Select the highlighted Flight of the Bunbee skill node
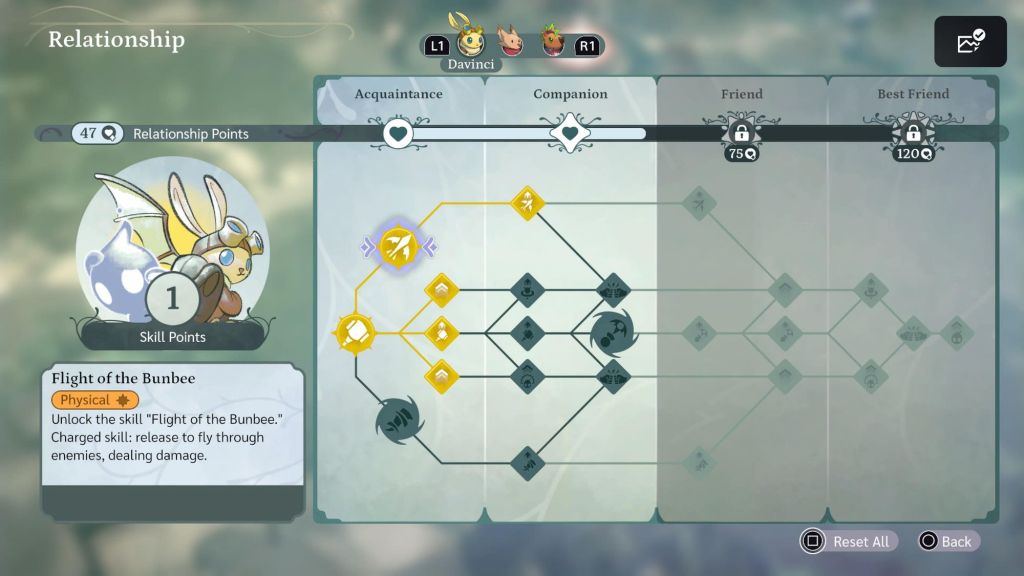Viewport: 1024px width, 576px height. click(397, 247)
